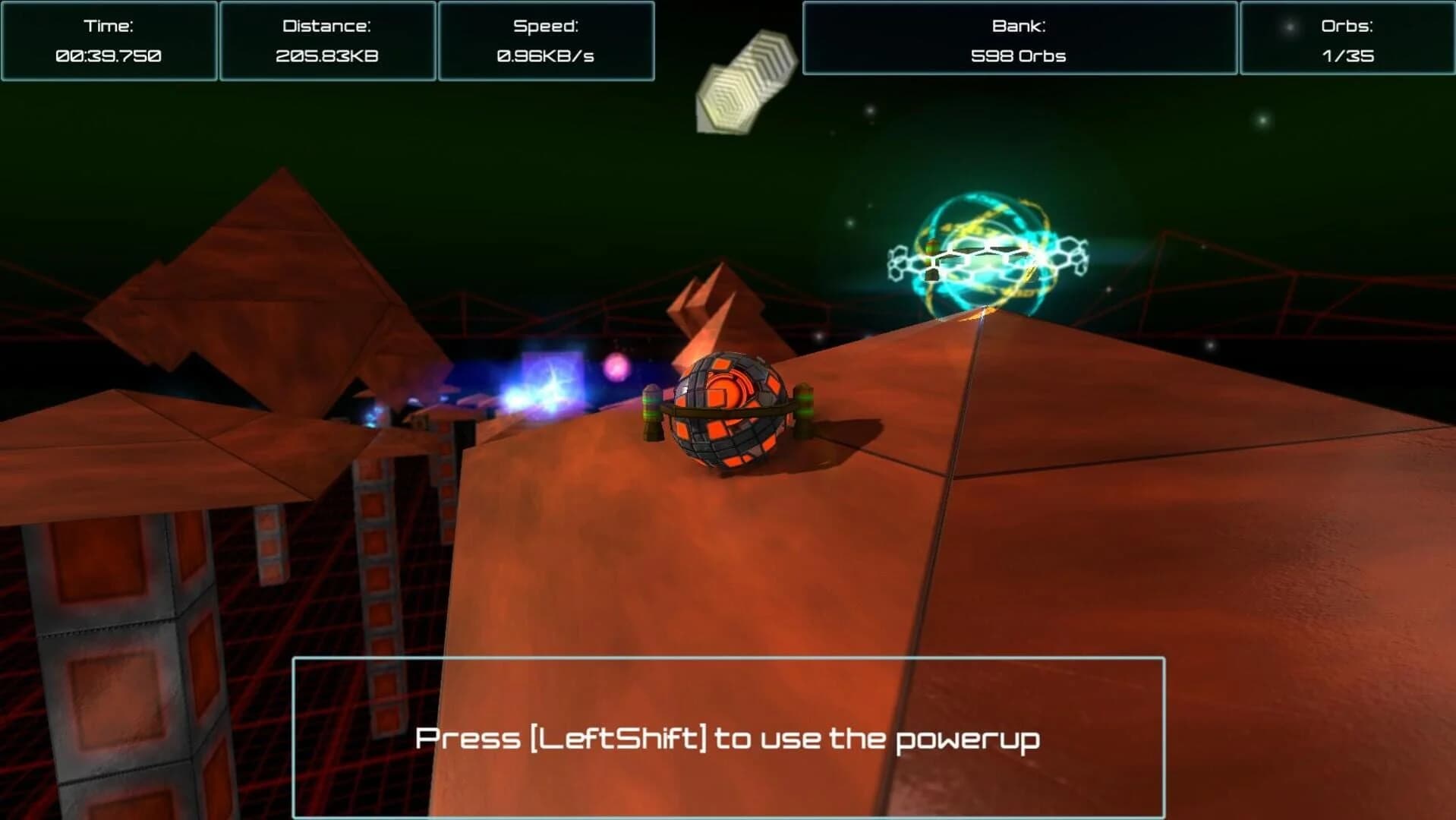Click the tumbling hexagonal collectible near the top
This screenshot has height=820, width=1456.
click(748, 80)
